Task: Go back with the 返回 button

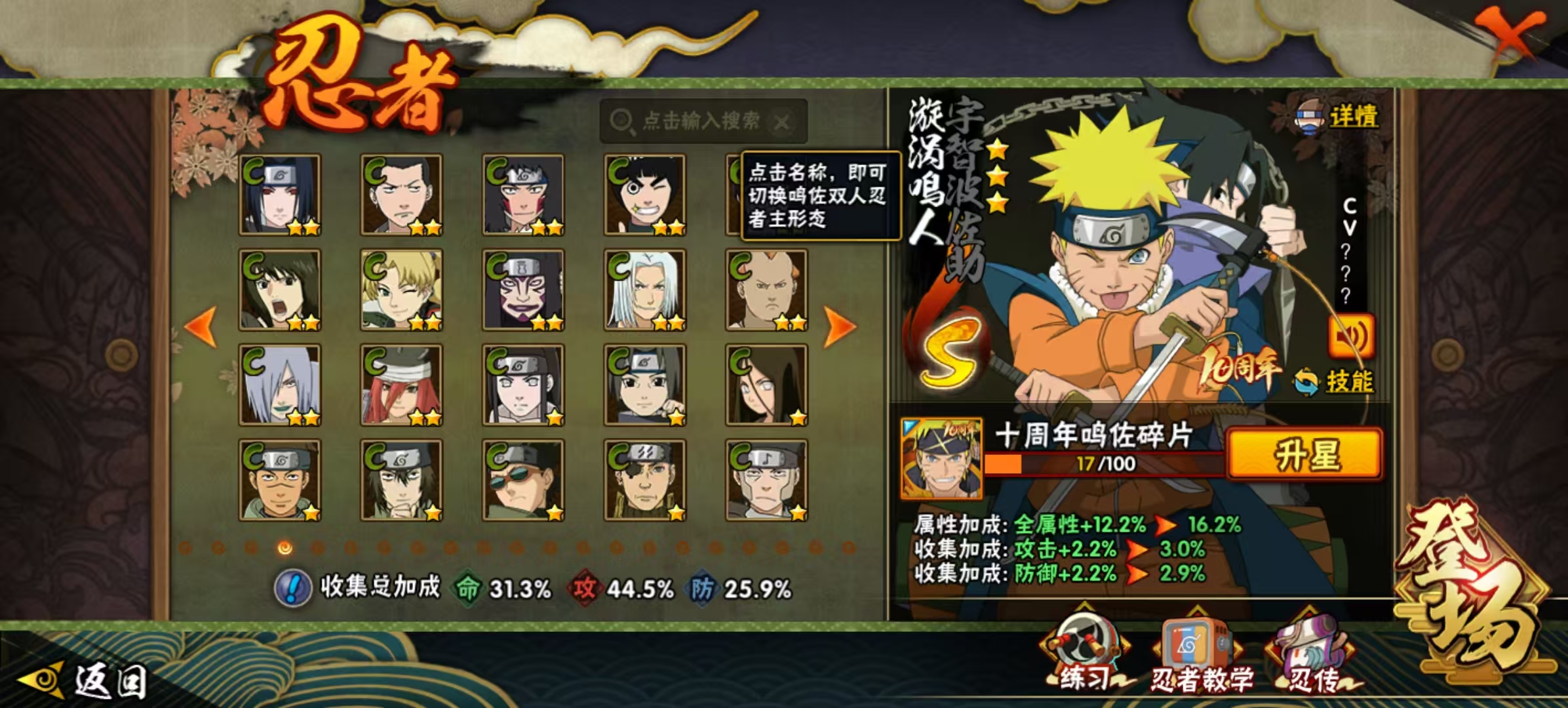Action: (85, 680)
